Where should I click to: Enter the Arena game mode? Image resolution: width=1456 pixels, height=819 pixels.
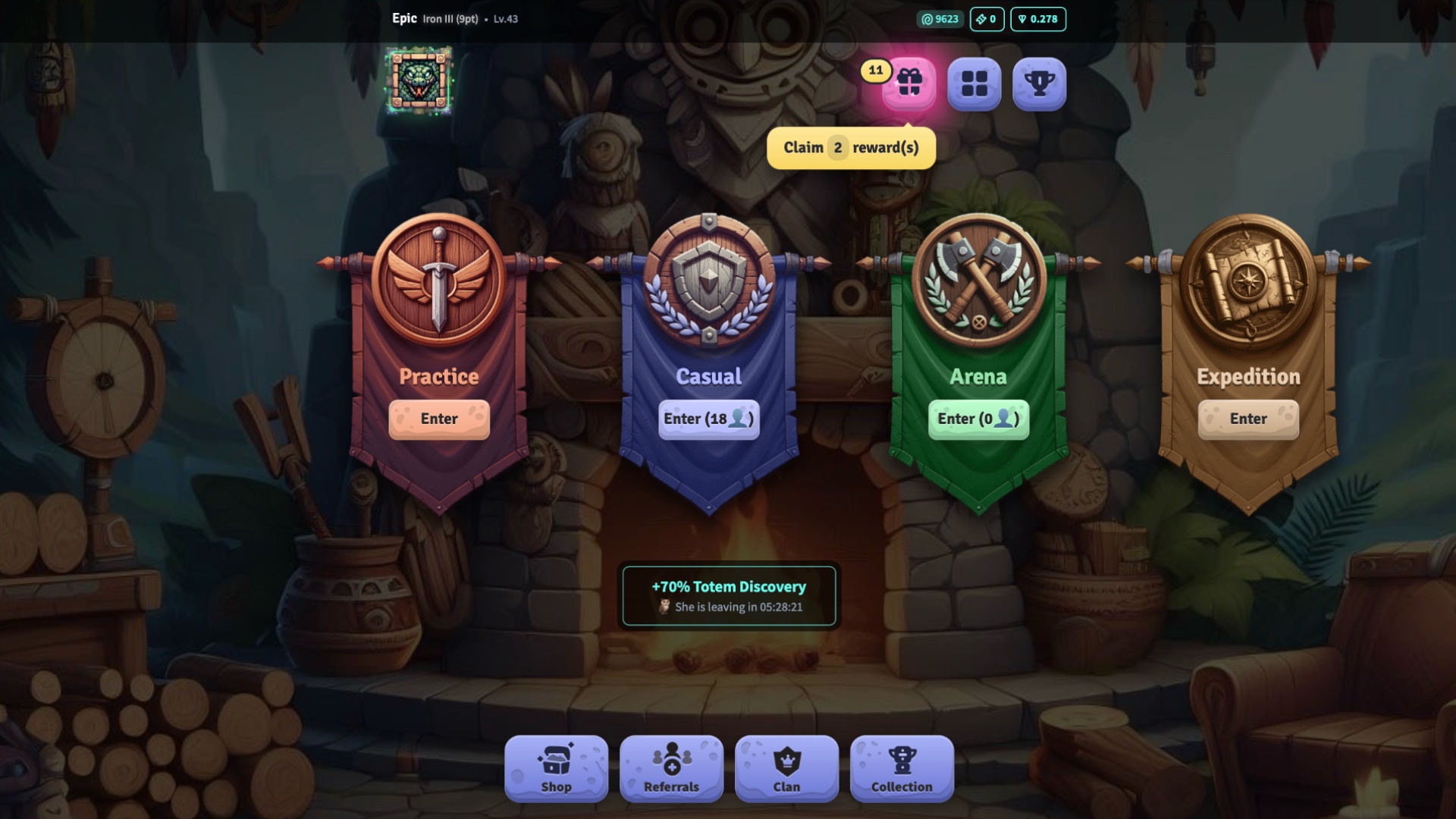pos(977,419)
